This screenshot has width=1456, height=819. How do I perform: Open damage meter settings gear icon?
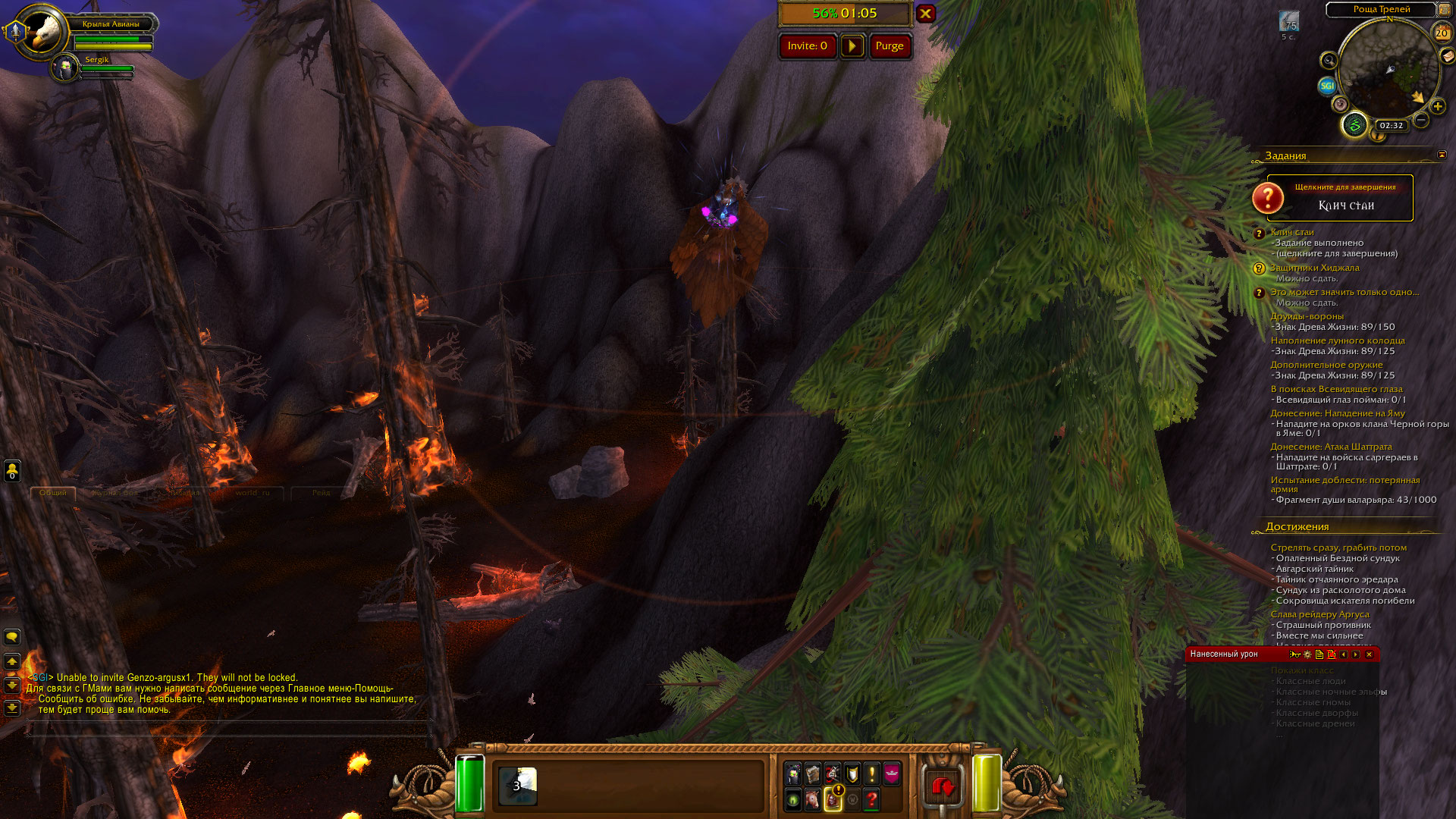[1307, 654]
